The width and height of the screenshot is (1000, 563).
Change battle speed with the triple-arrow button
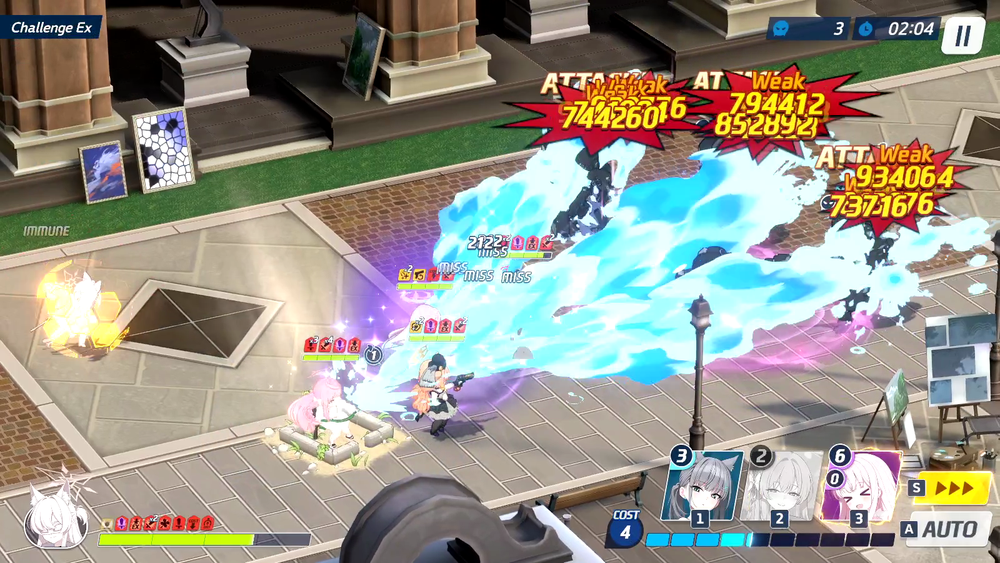pos(950,488)
